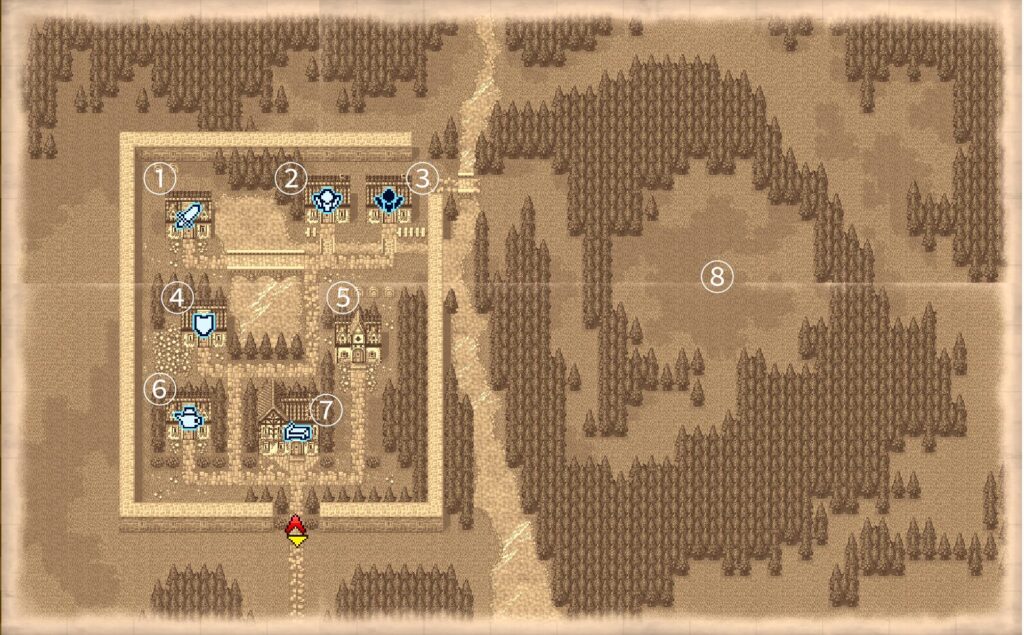Screen dimensions: 1024x635
Task: Select map marker number 1
Action: [x=158, y=179]
